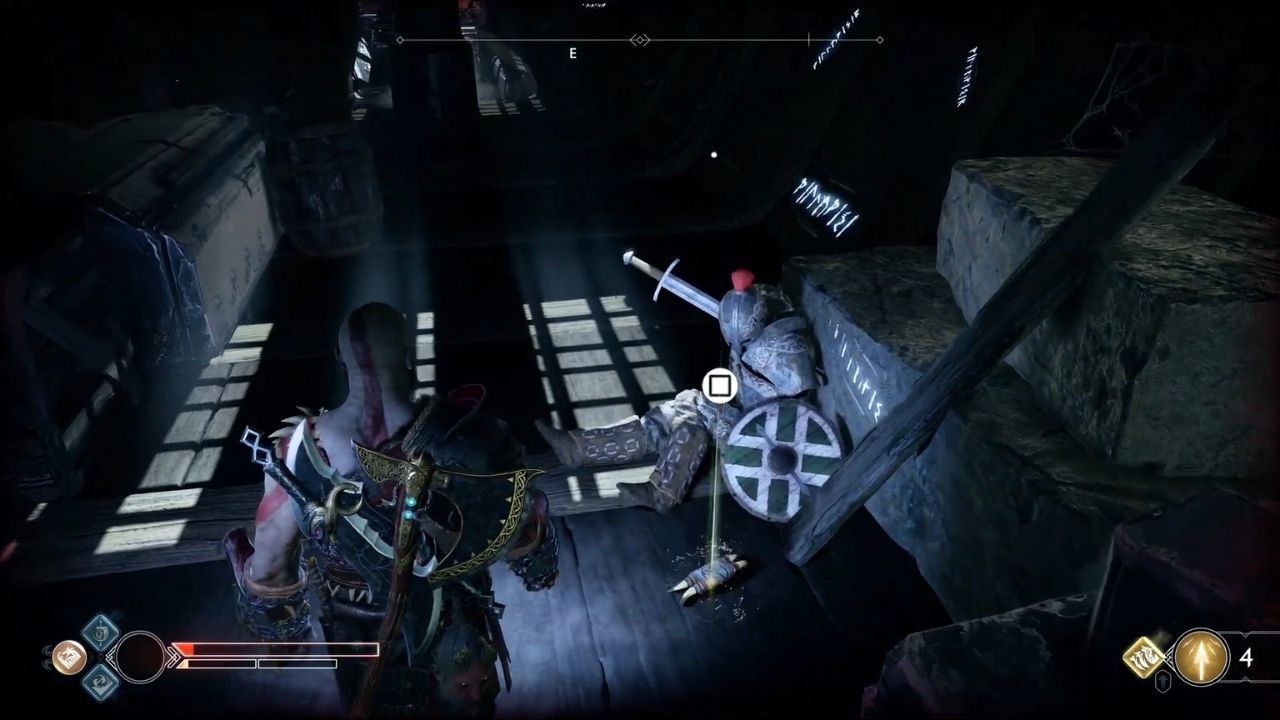This screenshot has height=720, width=1280.
Task: Click the compass bar's E heading marker
Action: (573, 54)
